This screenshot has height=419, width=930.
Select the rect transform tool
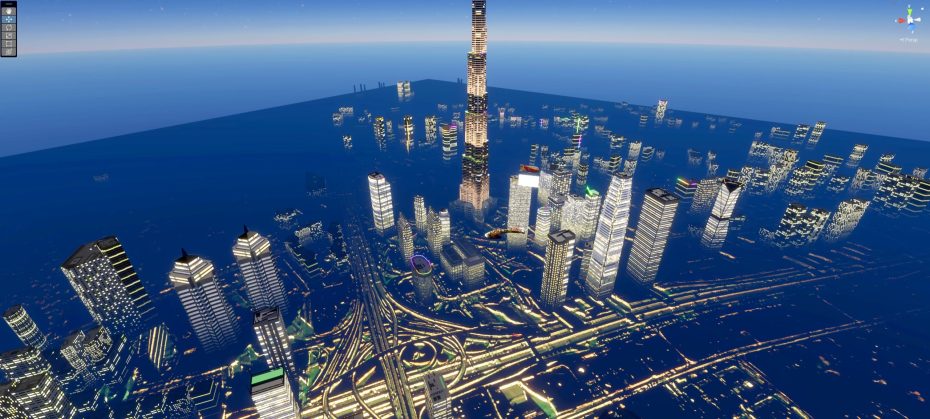(8, 43)
